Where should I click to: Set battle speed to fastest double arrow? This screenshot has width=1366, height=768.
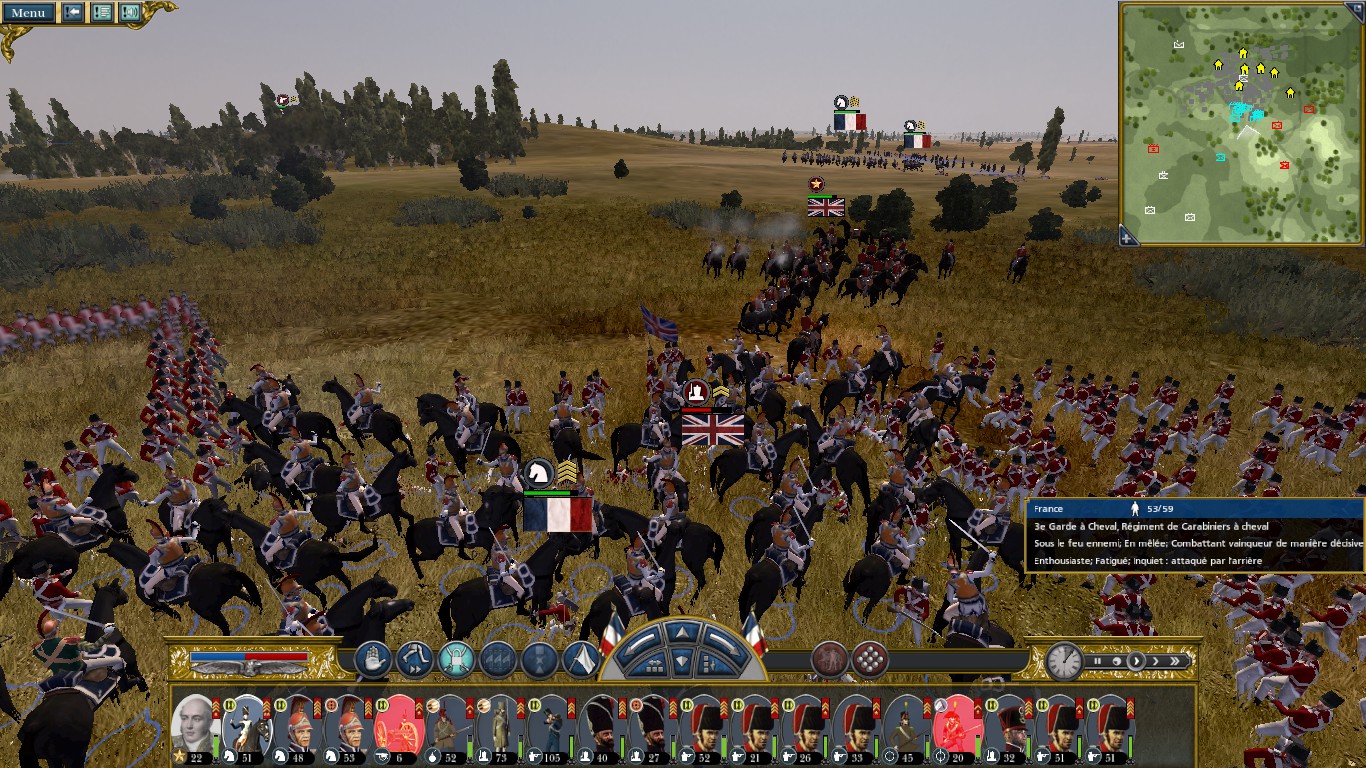pyautogui.click(x=1176, y=661)
